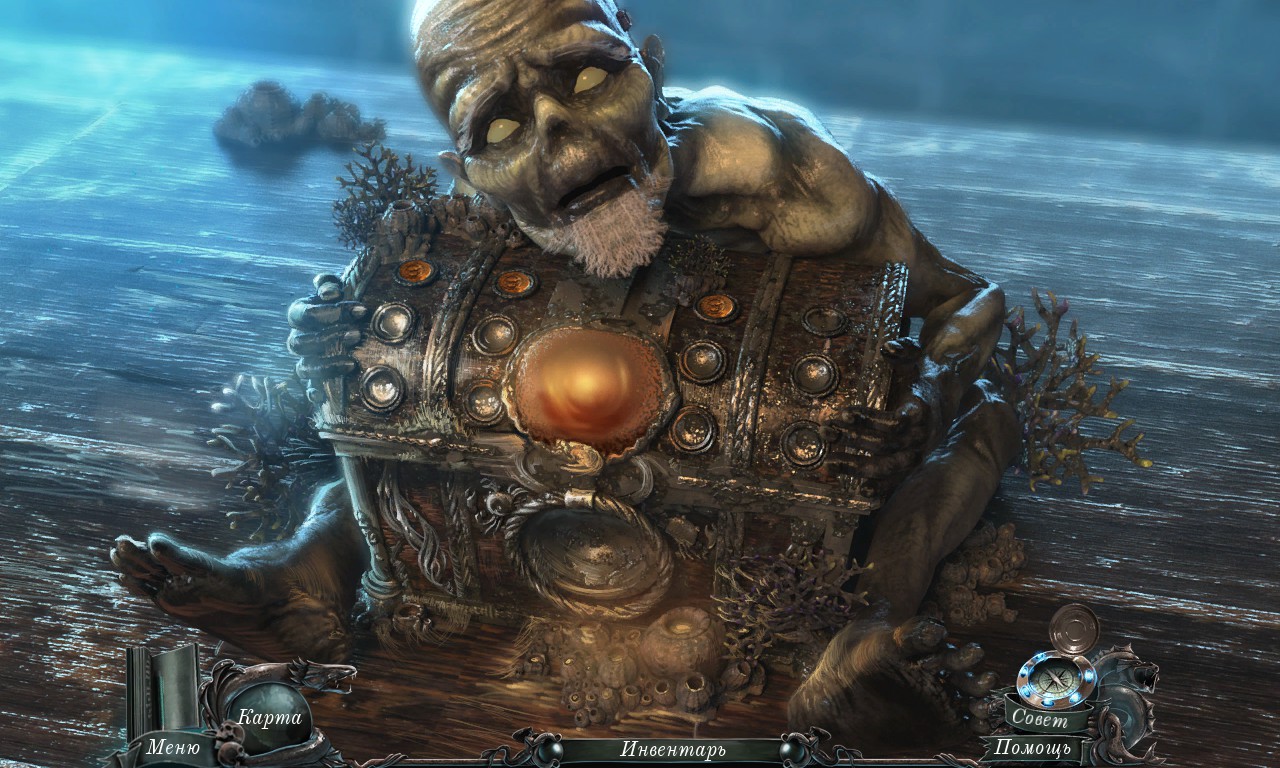The width and height of the screenshot is (1280, 768).
Task: Open the Меню button
Action: point(173,746)
